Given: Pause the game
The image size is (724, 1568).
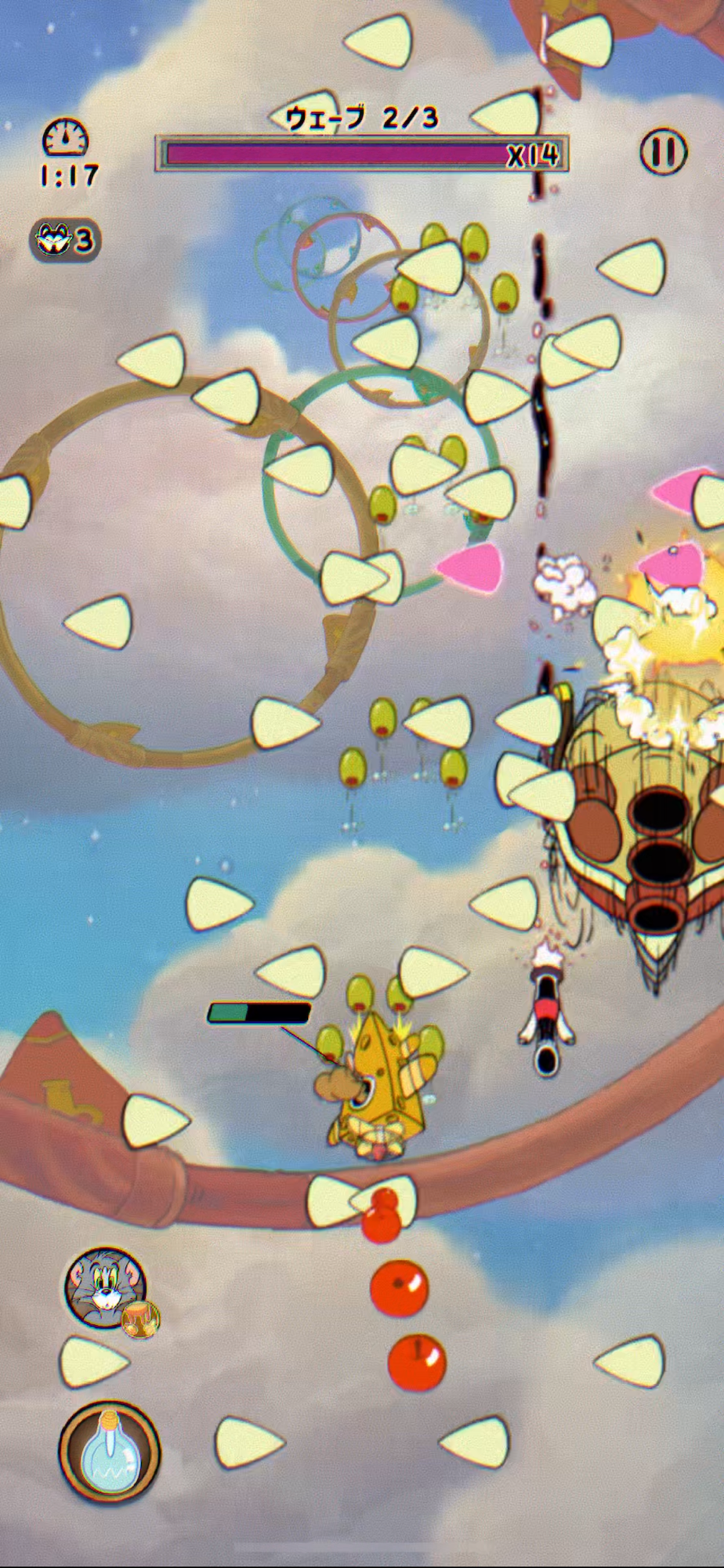Looking at the screenshot, I should point(663,151).
